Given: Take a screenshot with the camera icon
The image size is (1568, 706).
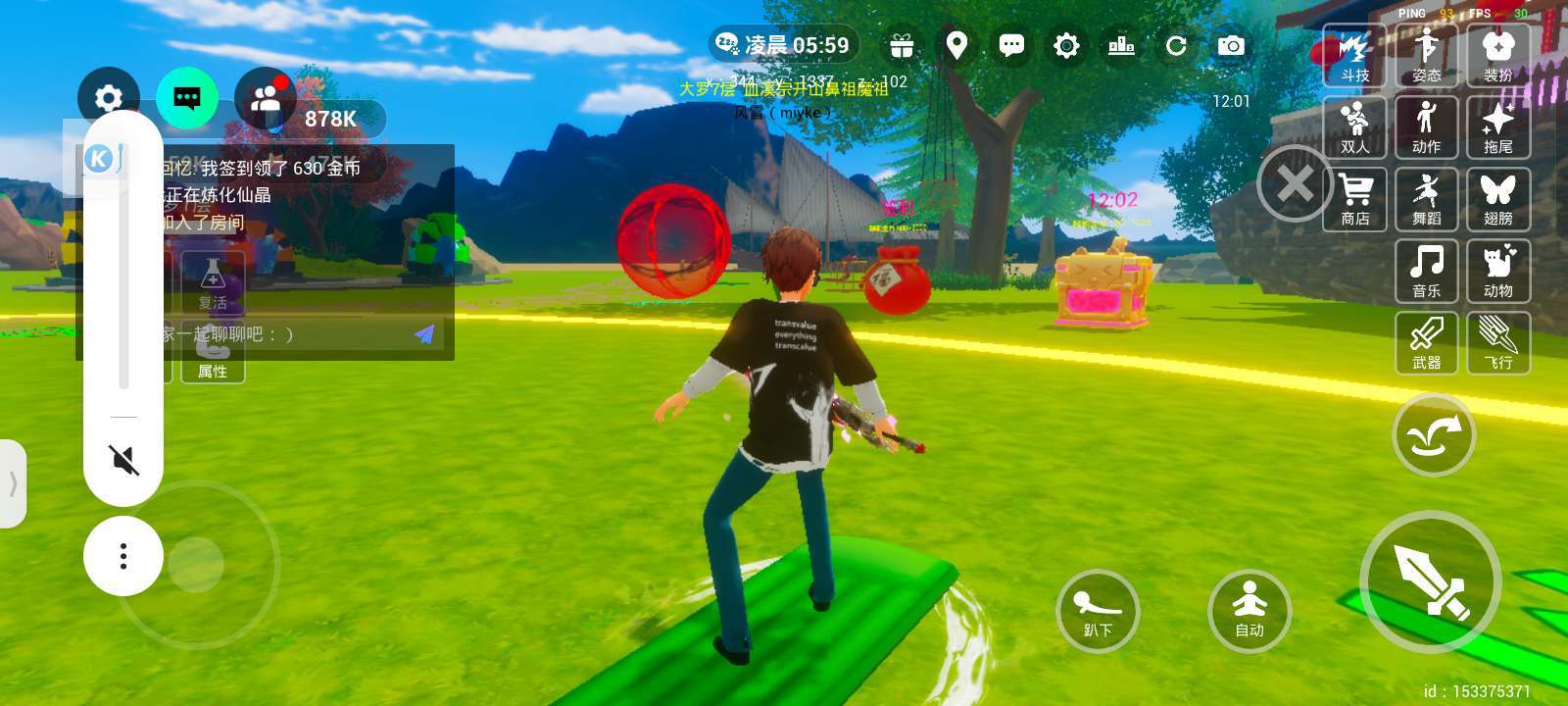Looking at the screenshot, I should pos(1231,45).
